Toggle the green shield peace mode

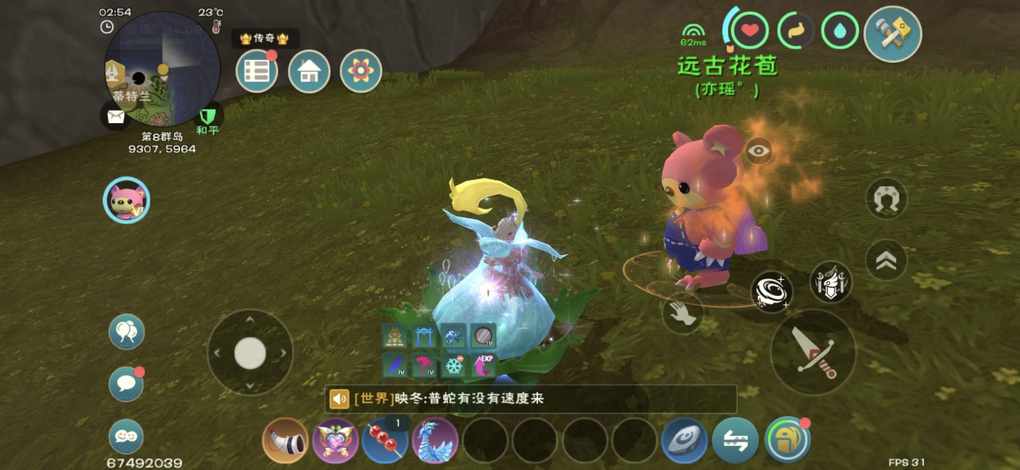[x=208, y=116]
